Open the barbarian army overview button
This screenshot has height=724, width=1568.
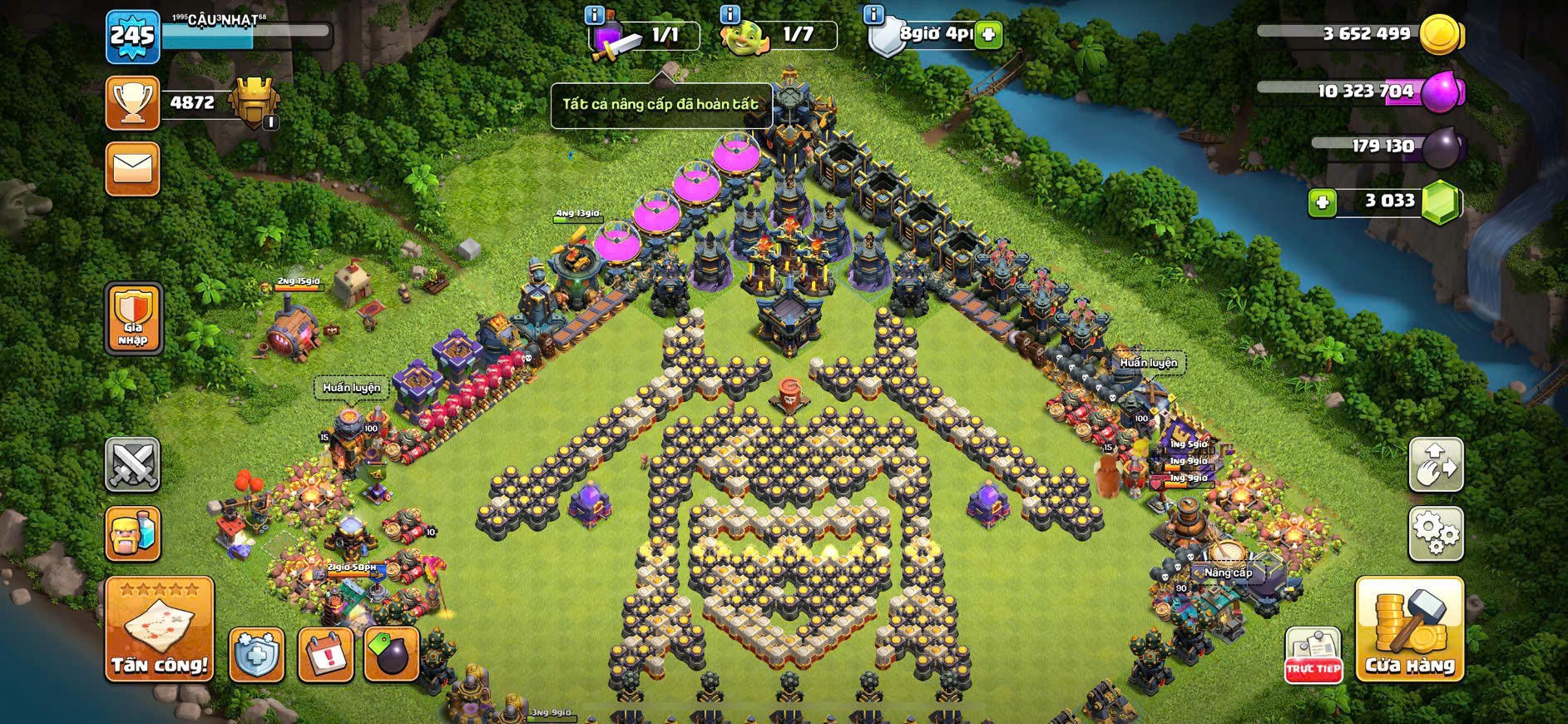click(132, 533)
